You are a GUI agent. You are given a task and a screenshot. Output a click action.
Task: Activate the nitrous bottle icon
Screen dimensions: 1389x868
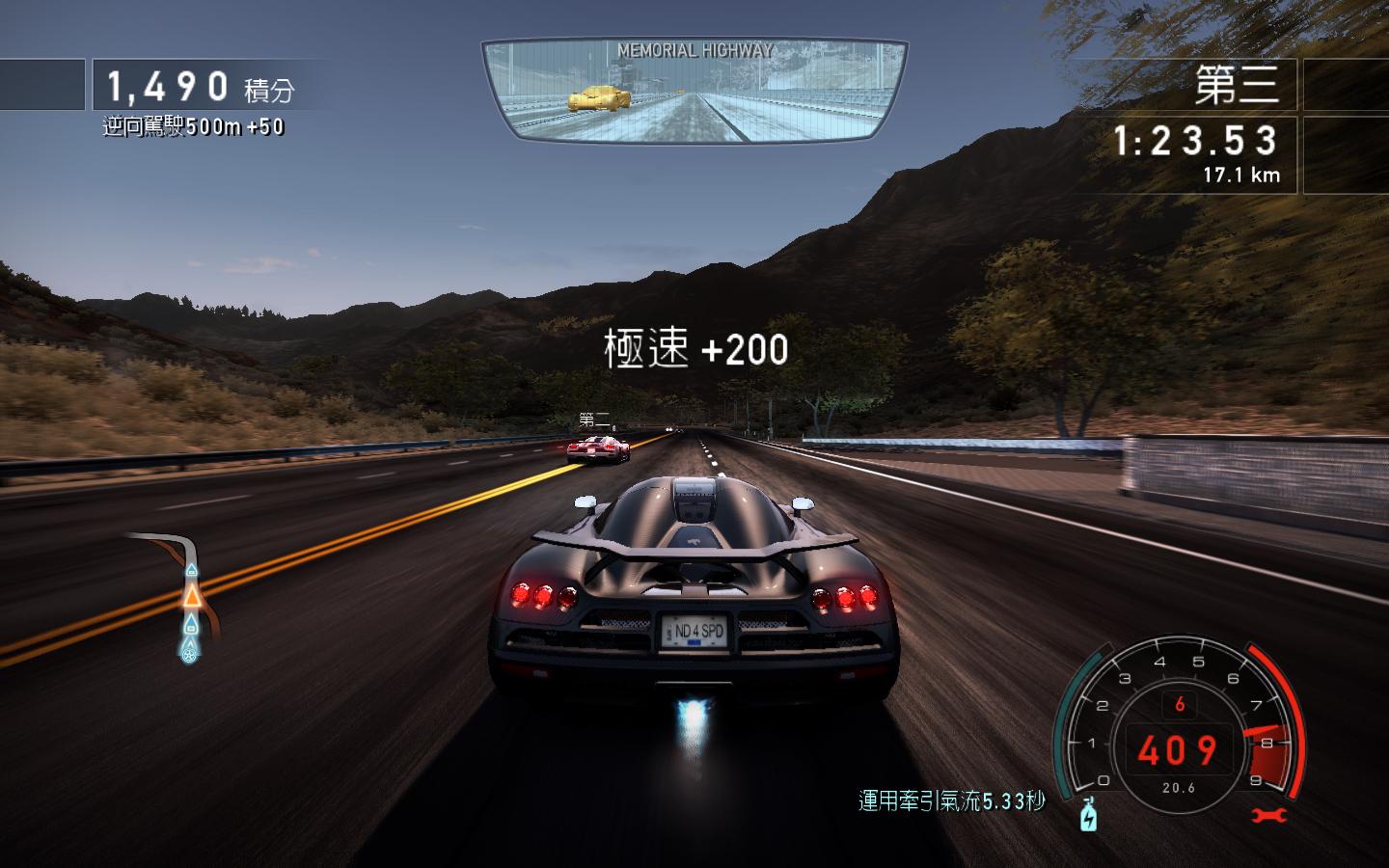1089,816
